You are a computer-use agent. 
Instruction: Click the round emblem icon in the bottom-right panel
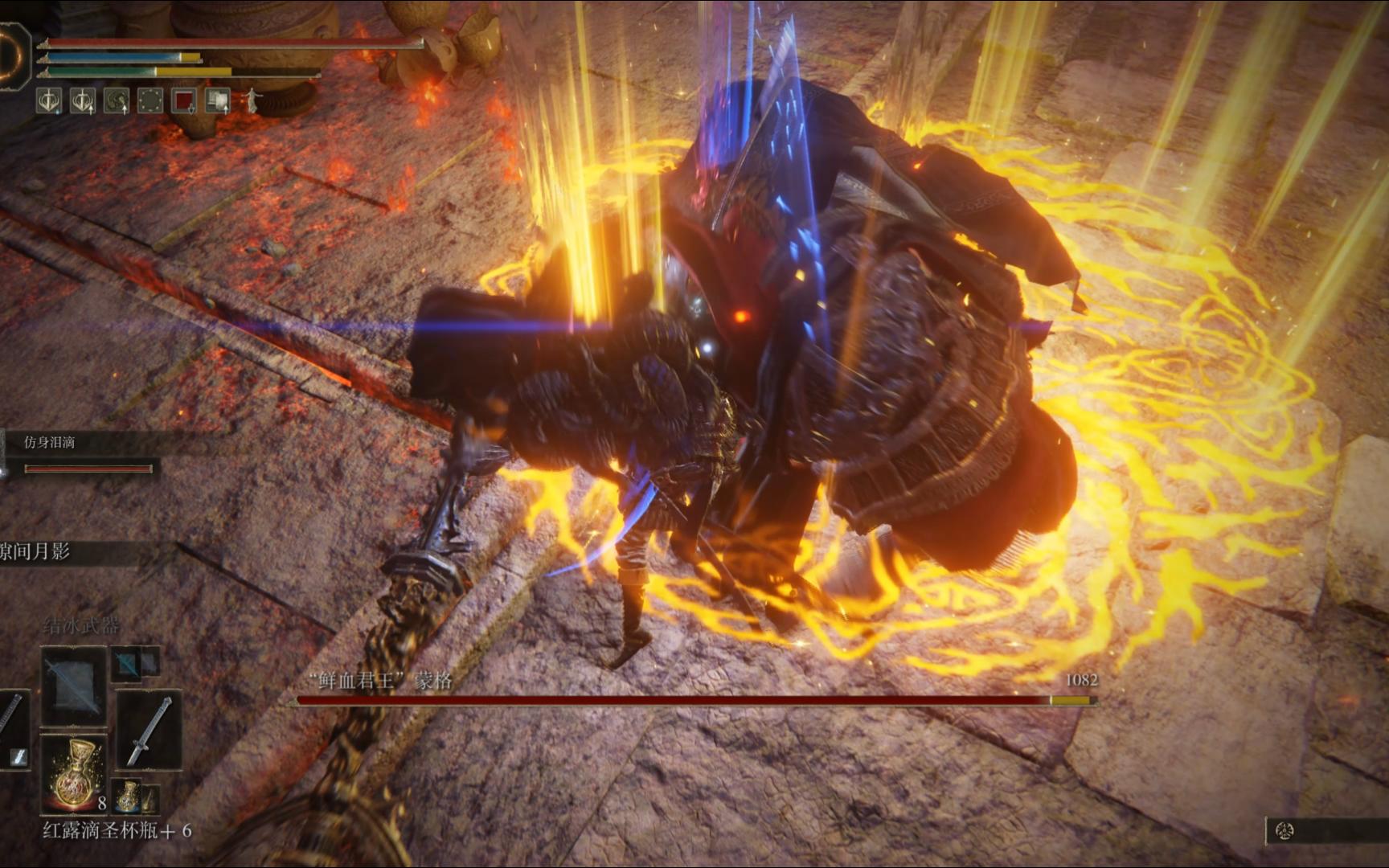click(1285, 831)
